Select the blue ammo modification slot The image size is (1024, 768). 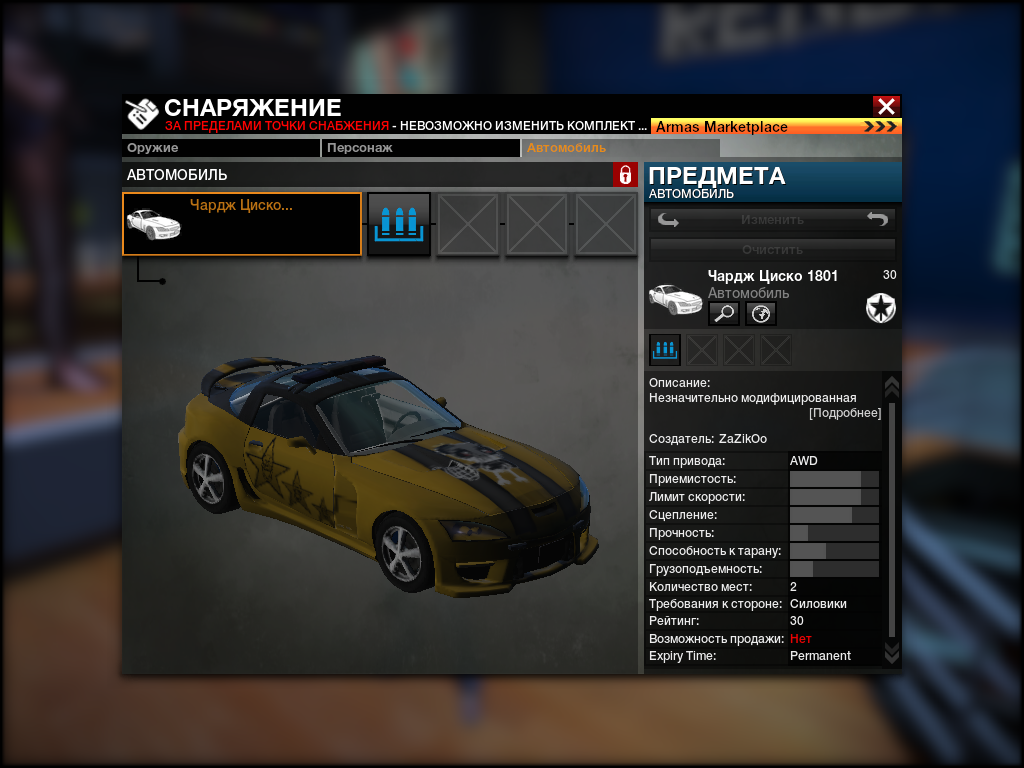[x=399, y=224]
